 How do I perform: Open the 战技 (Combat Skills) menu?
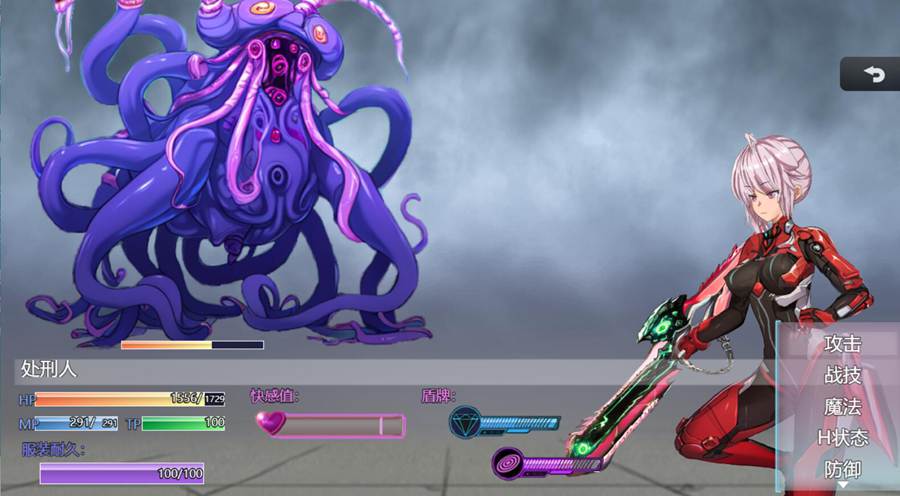[842, 375]
